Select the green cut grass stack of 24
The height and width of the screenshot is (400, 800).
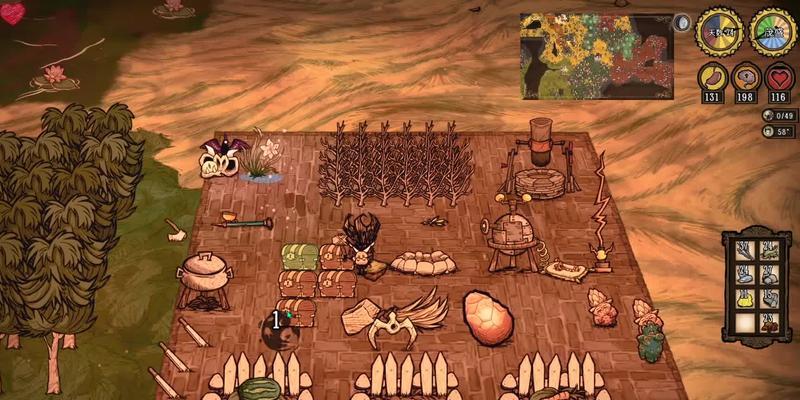[769, 250]
